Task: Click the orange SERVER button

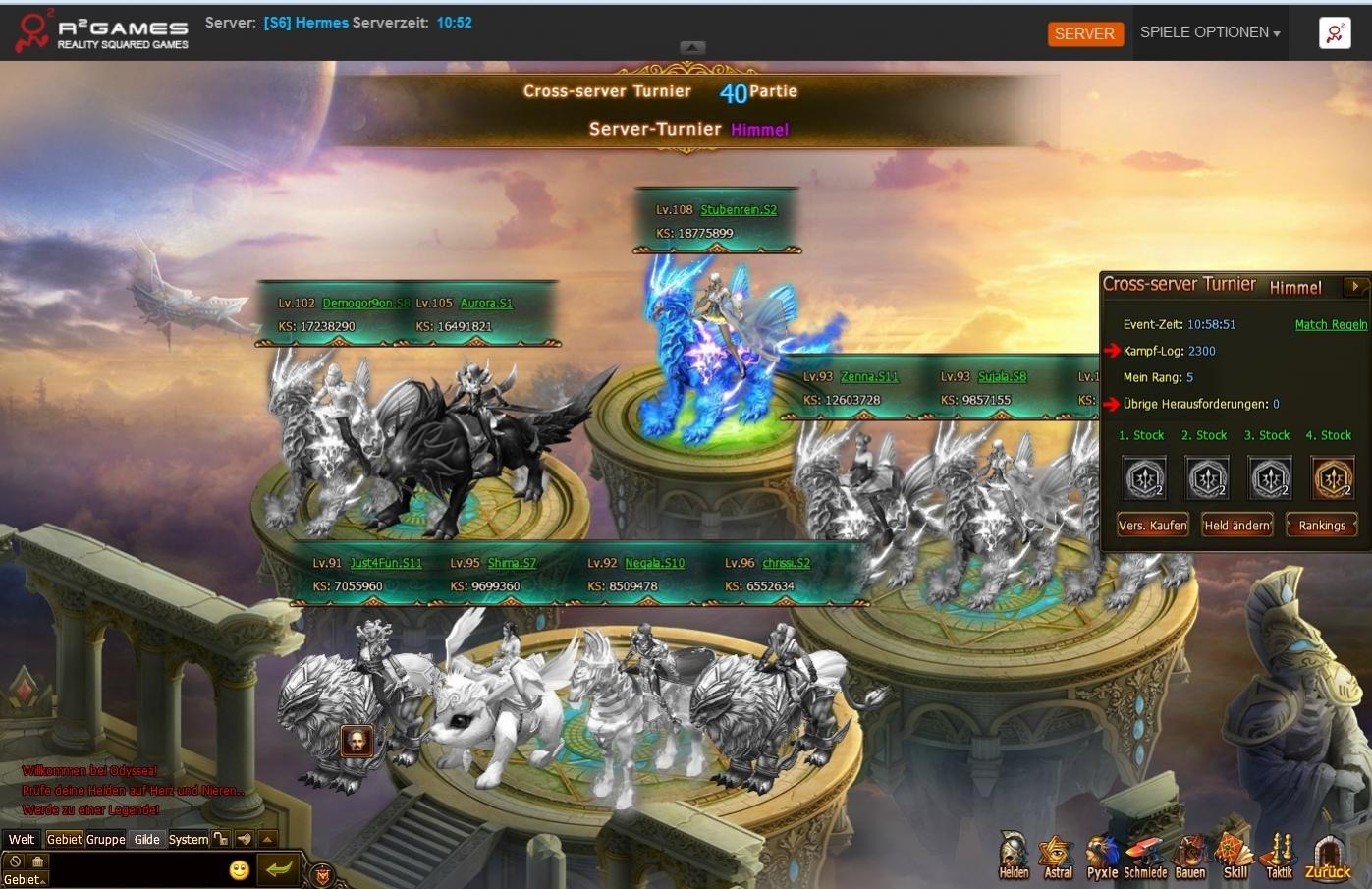Action: coord(1084,33)
